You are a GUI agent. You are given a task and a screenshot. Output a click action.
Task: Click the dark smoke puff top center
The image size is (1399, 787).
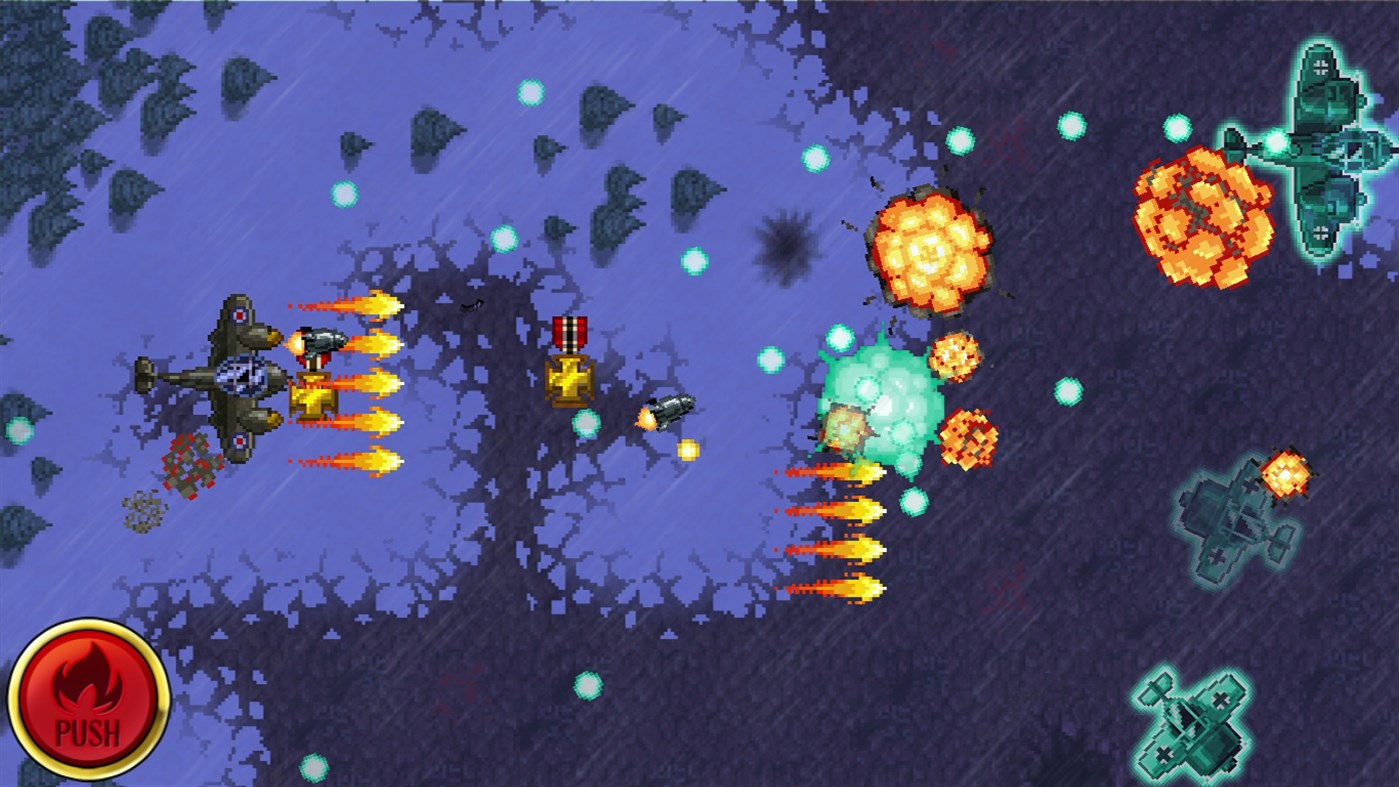(x=785, y=245)
